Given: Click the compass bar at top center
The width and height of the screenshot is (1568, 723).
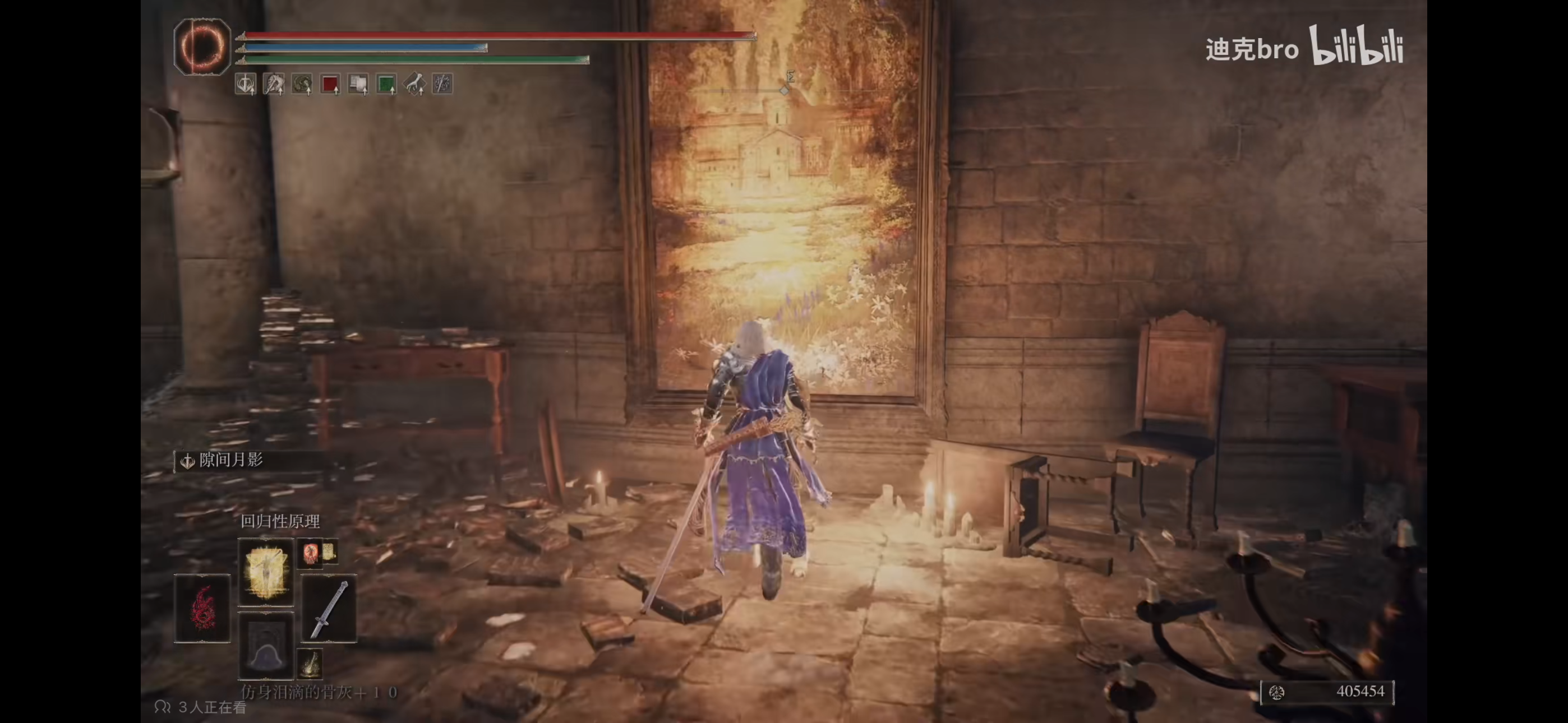Looking at the screenshot, I should pyautogui.click(x=784, y=90).
